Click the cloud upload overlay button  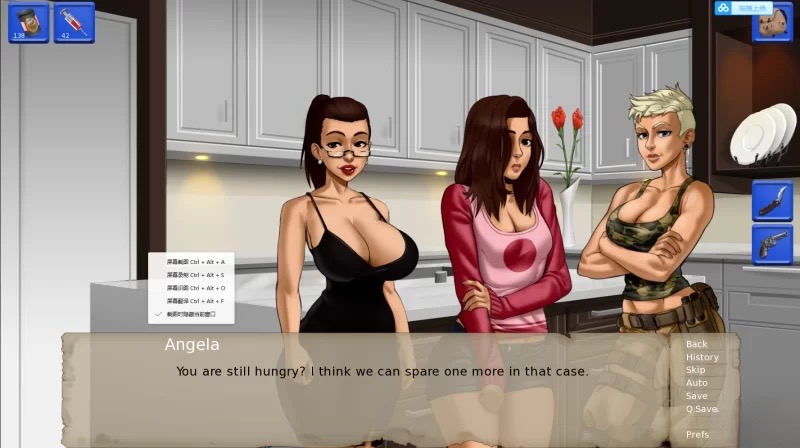[743, 8]
